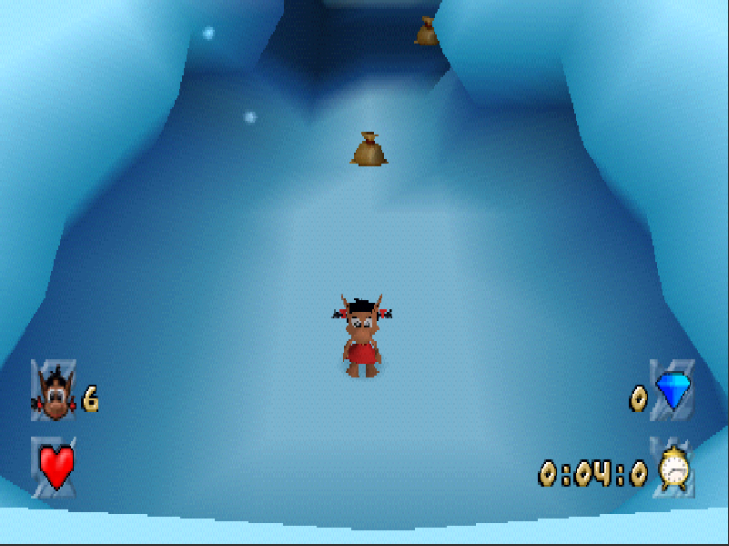
Task: Click the blue diamond gem icon
Action: pyautogui.click(x=673, y=391)
